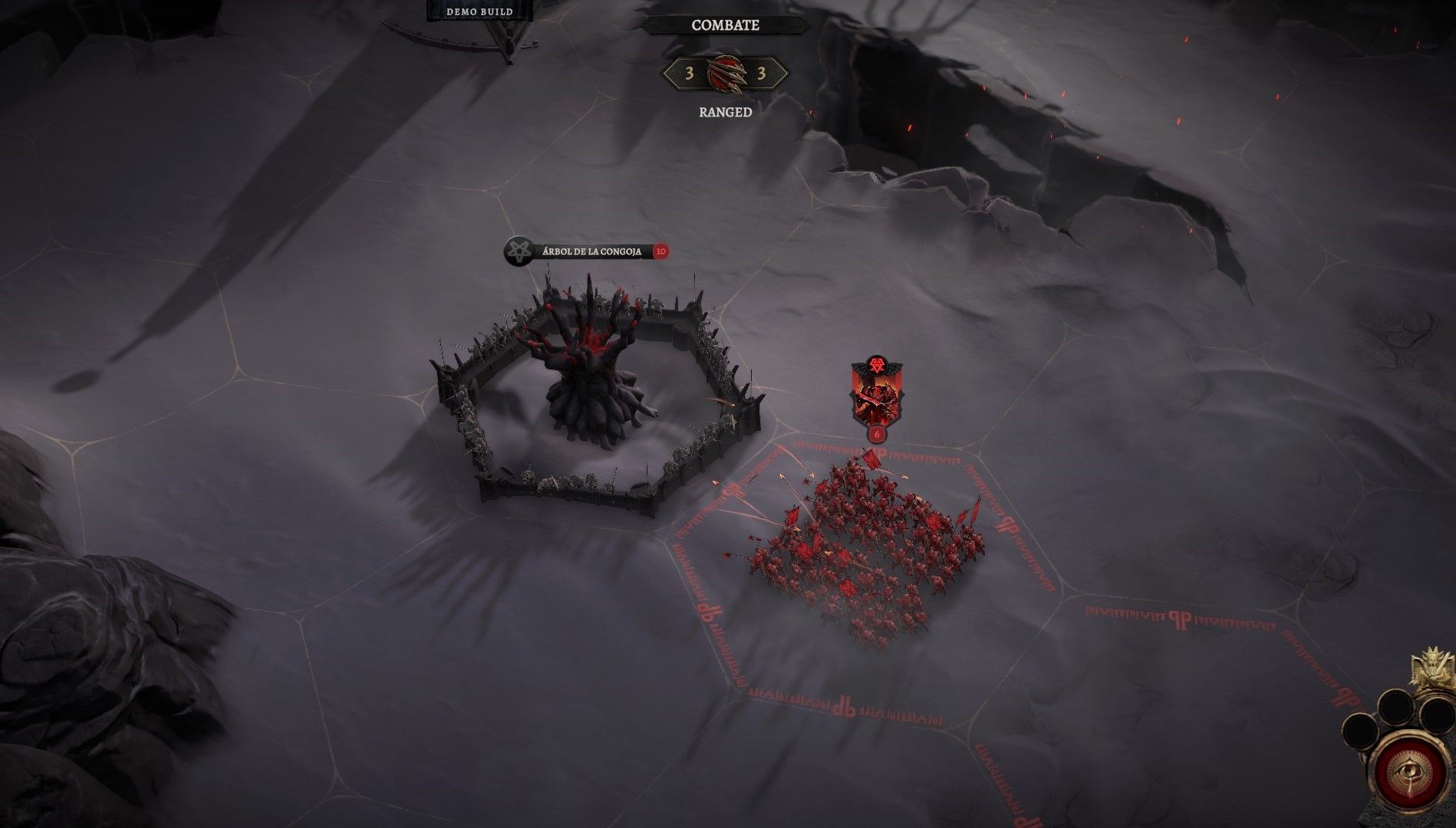Click the red weeping eye button
The image size is (1456, 828).
[1408, 774]
